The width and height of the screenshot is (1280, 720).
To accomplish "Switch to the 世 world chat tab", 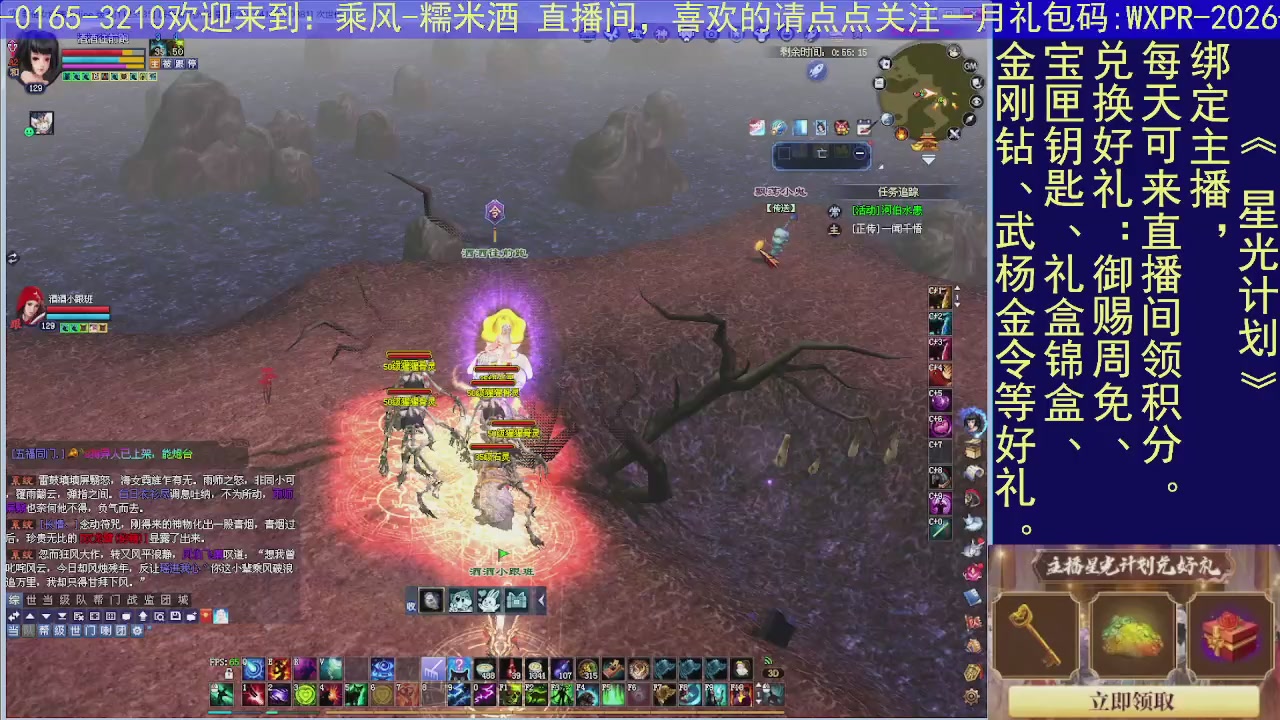I will [x=29, y=599].
